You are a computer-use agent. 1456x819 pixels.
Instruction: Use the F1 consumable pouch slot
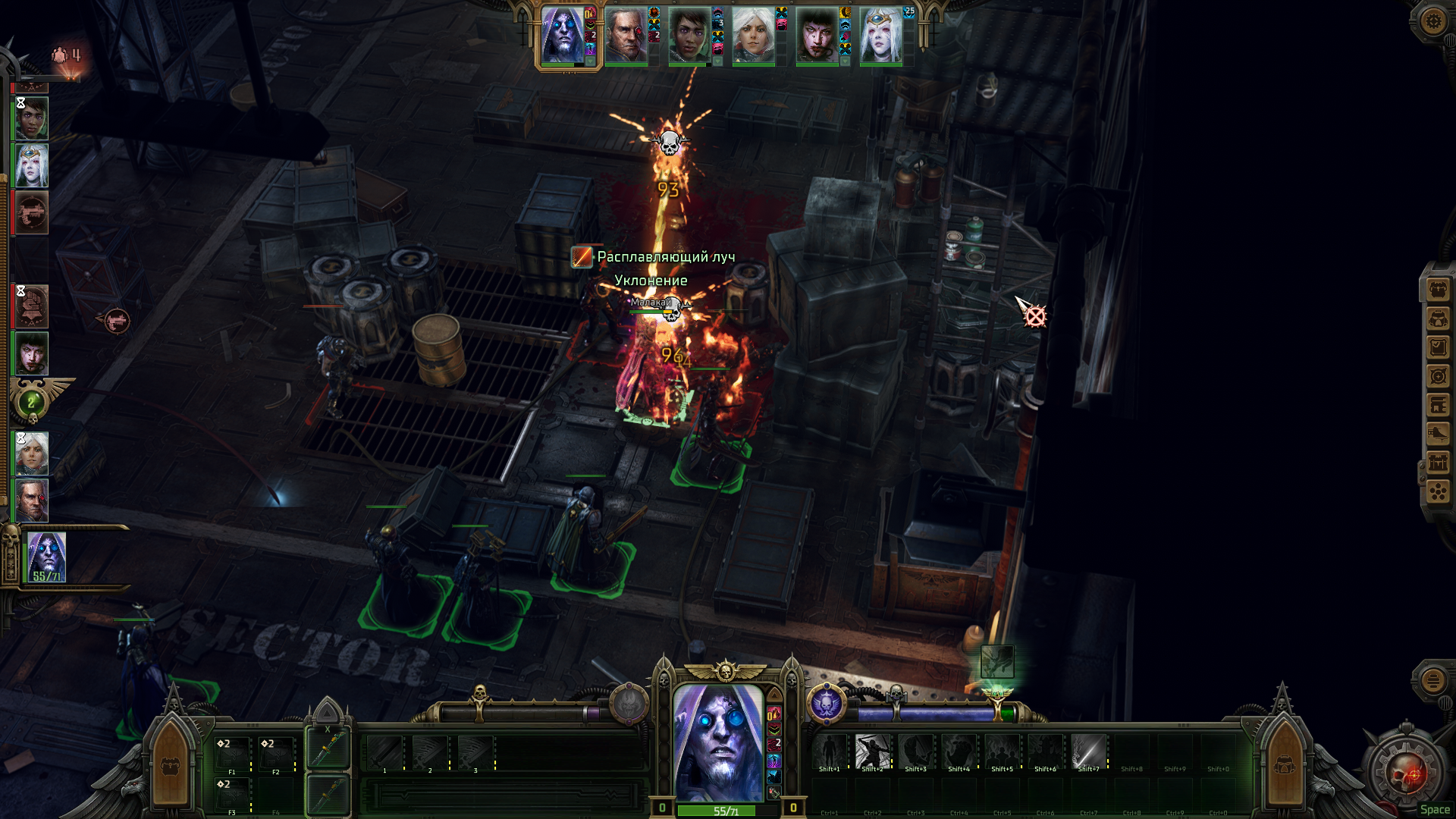(x=231, y=754)
